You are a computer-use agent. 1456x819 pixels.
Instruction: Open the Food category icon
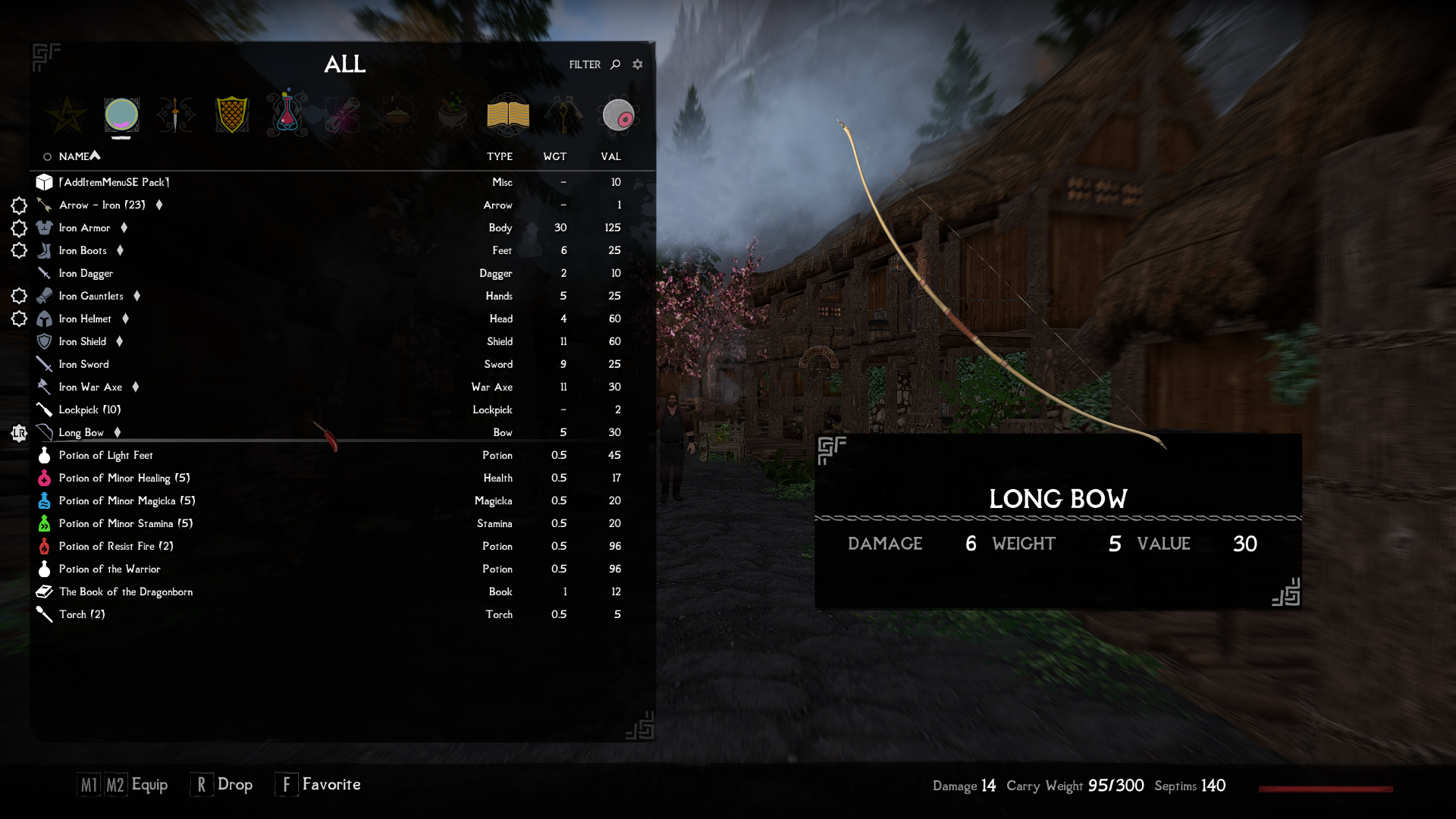[397, 114]
